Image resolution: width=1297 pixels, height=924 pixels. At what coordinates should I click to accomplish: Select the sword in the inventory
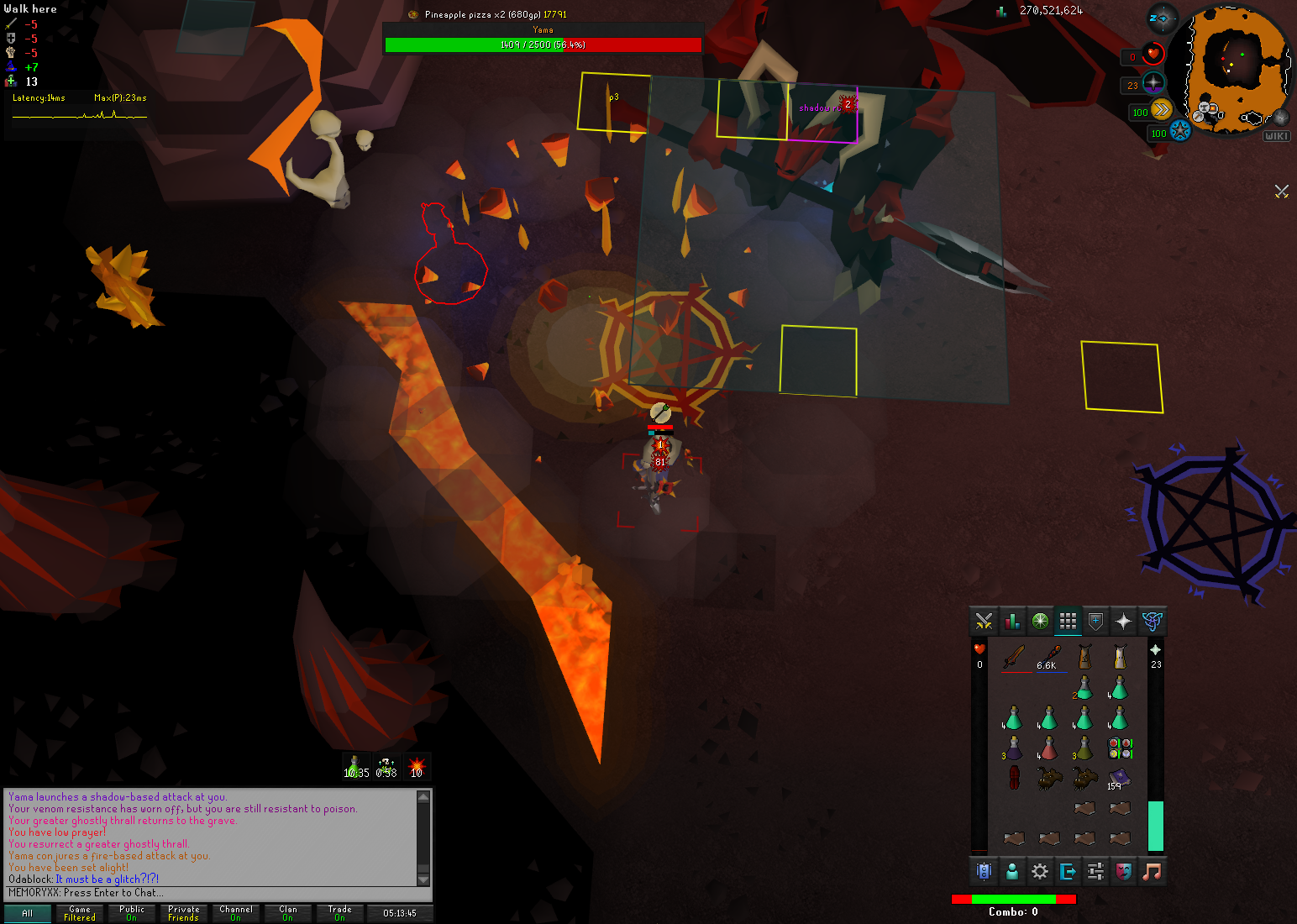pos(1015,656)
